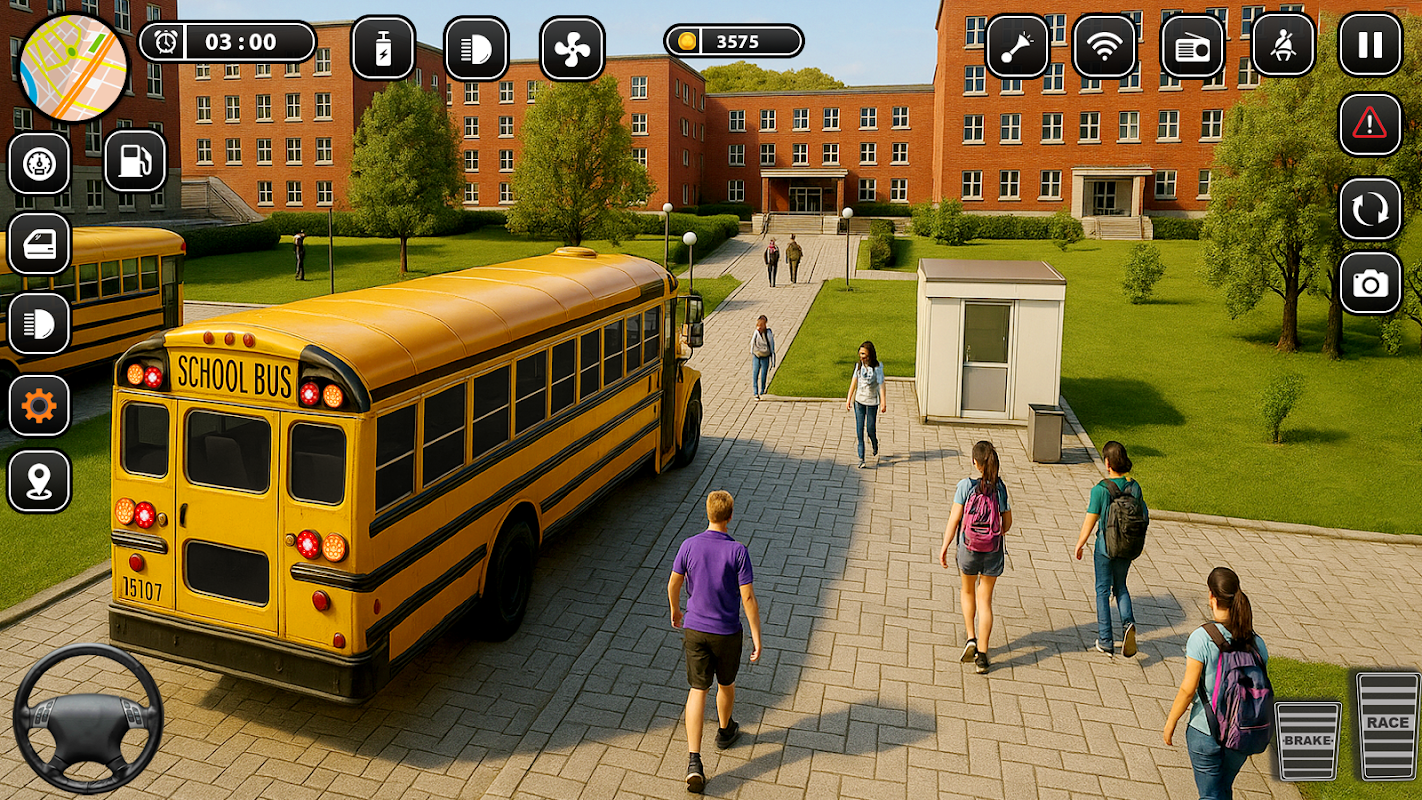This screenshot has height=800, width=1422.
Task: Turn on the fan button
Action: pyautogui.click(x=572, y=48)
